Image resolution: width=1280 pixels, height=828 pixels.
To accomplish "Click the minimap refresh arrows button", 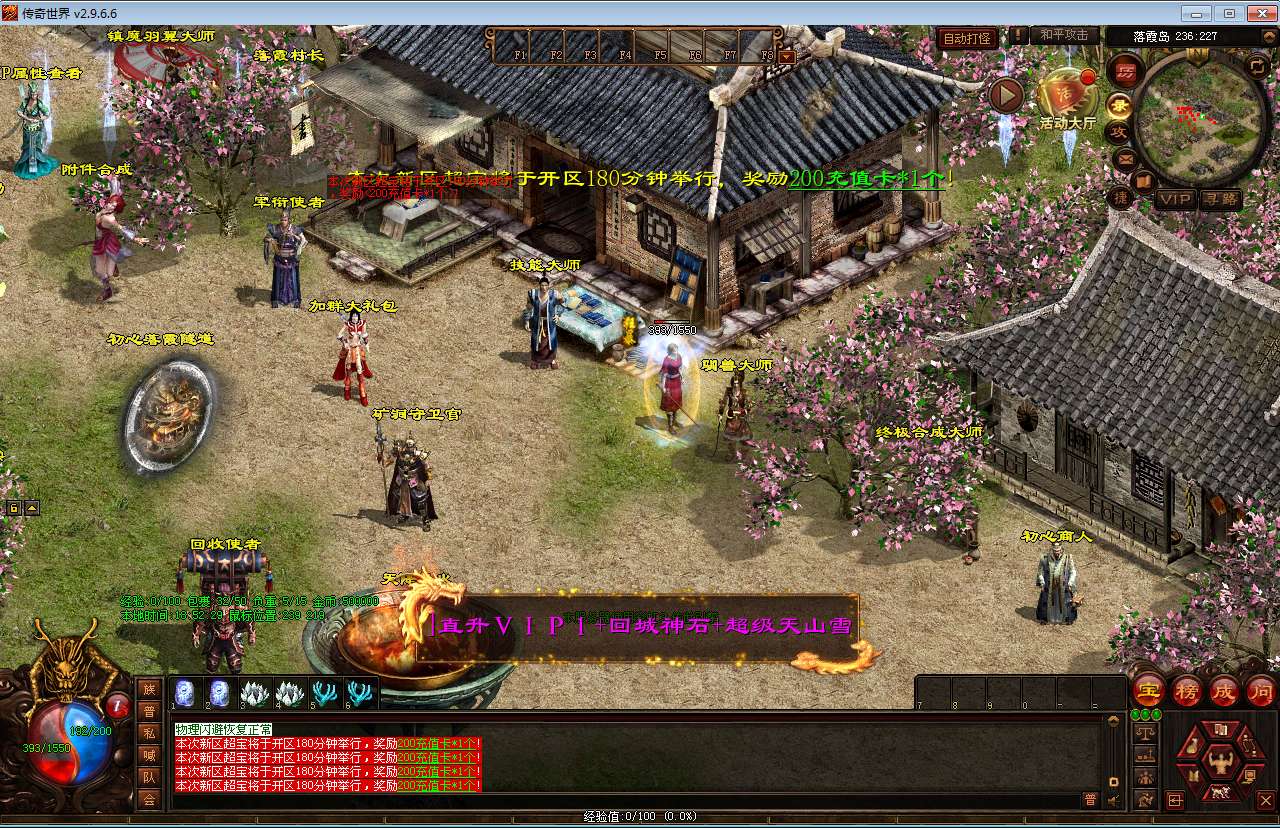I will 1257,66.
